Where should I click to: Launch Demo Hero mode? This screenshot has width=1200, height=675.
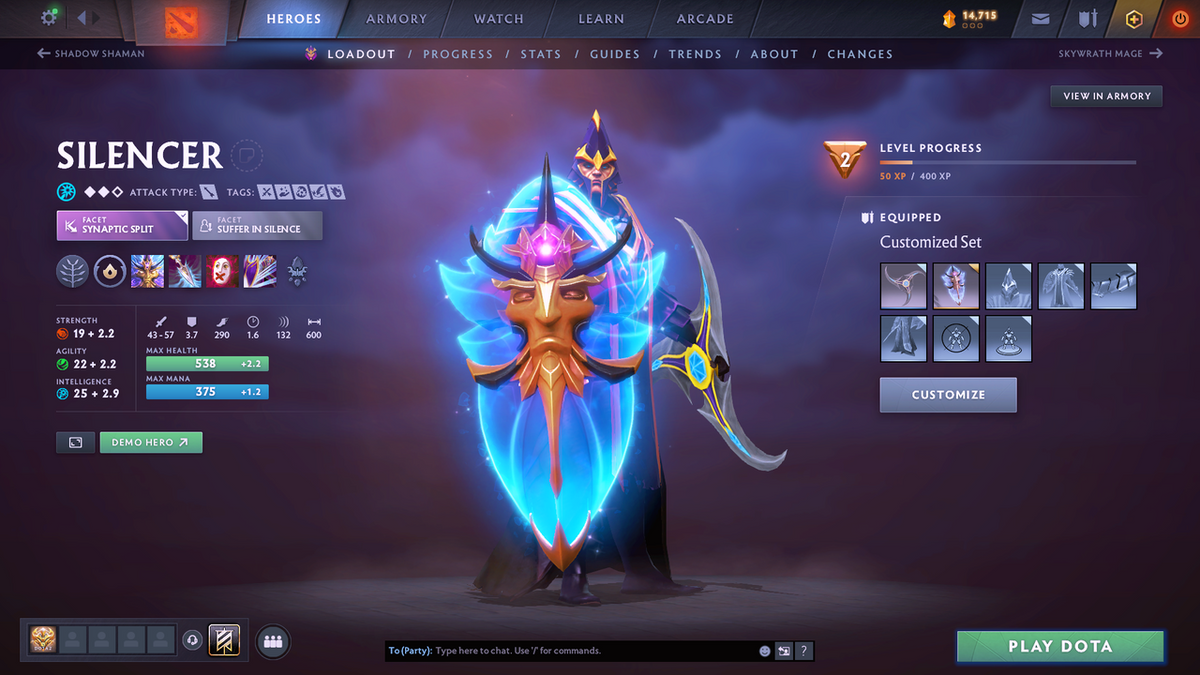151,442
